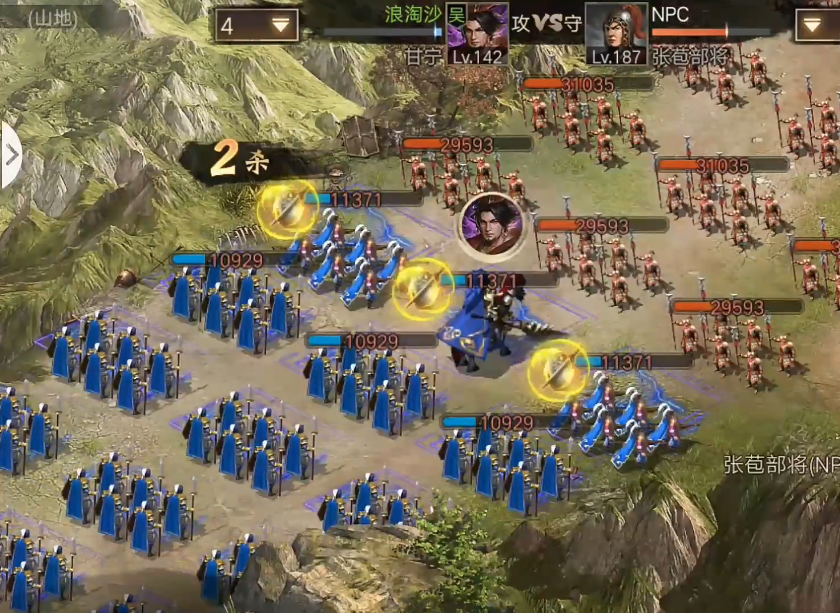This screenshot has width=840, height=613.
Task: Expand the side panel arrow tab
Action: click(10, 156)
